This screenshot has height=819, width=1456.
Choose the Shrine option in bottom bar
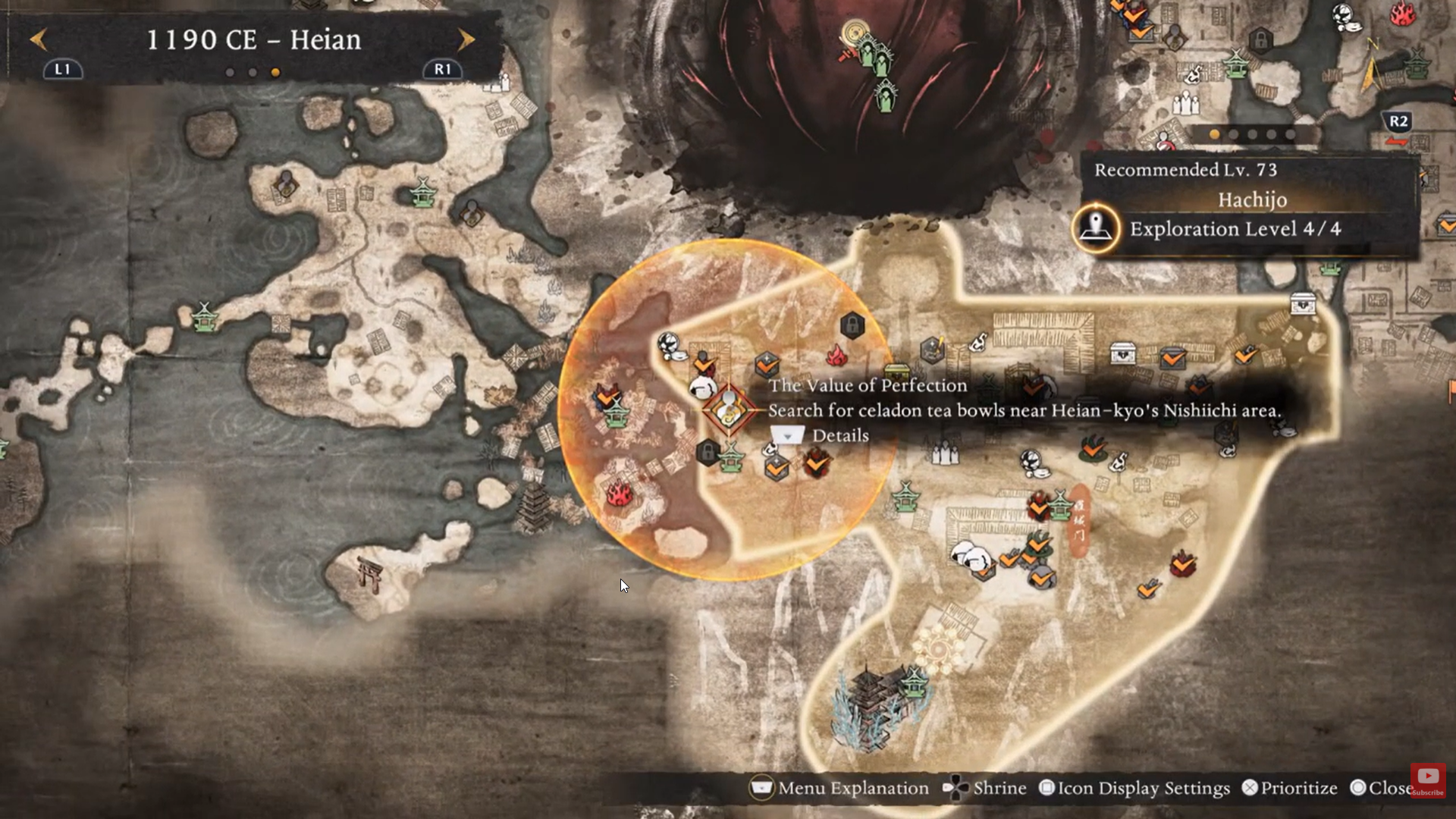pos(984,789)
